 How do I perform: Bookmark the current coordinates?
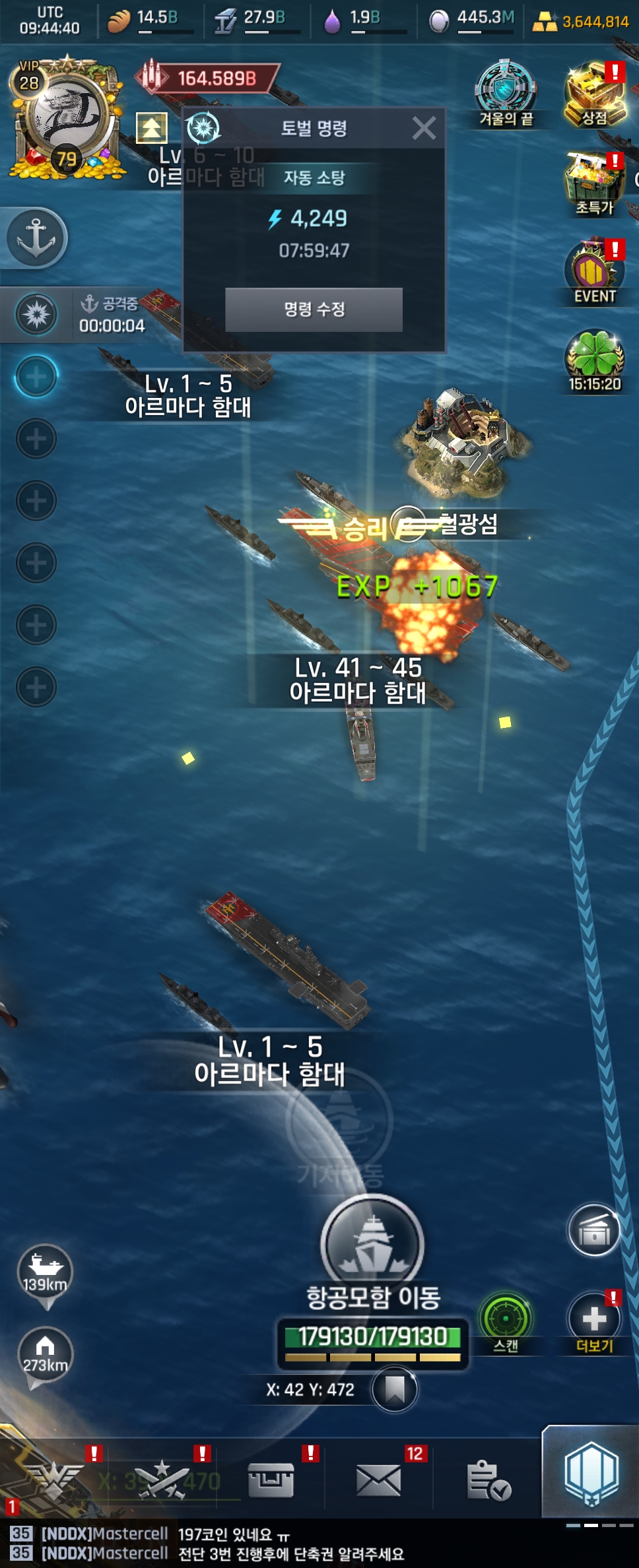click(x=394, y=1389)
